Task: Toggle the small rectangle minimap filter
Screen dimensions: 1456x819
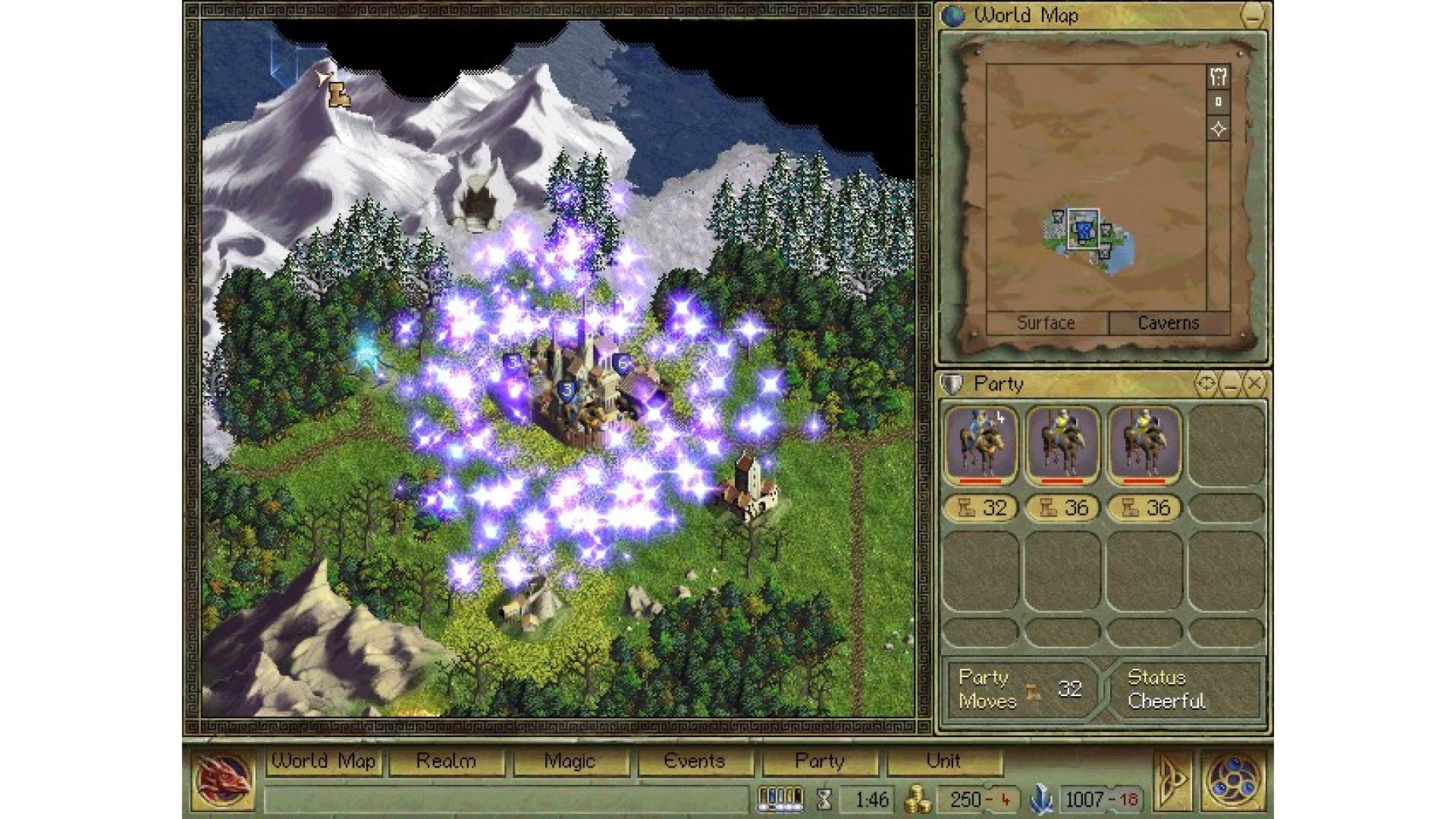Action: click(1219, 102)
